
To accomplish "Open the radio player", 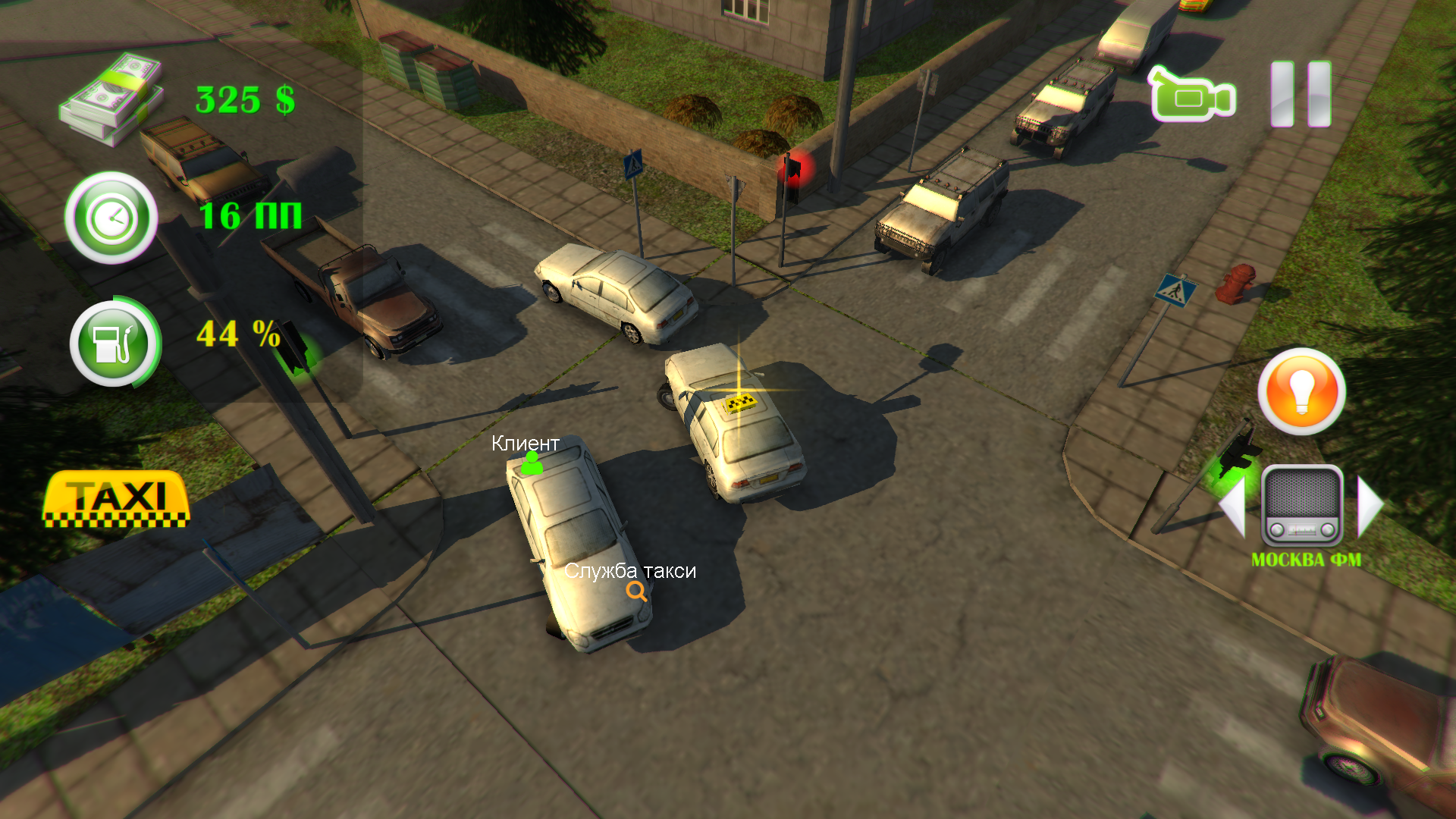I will pos(1301,506).
